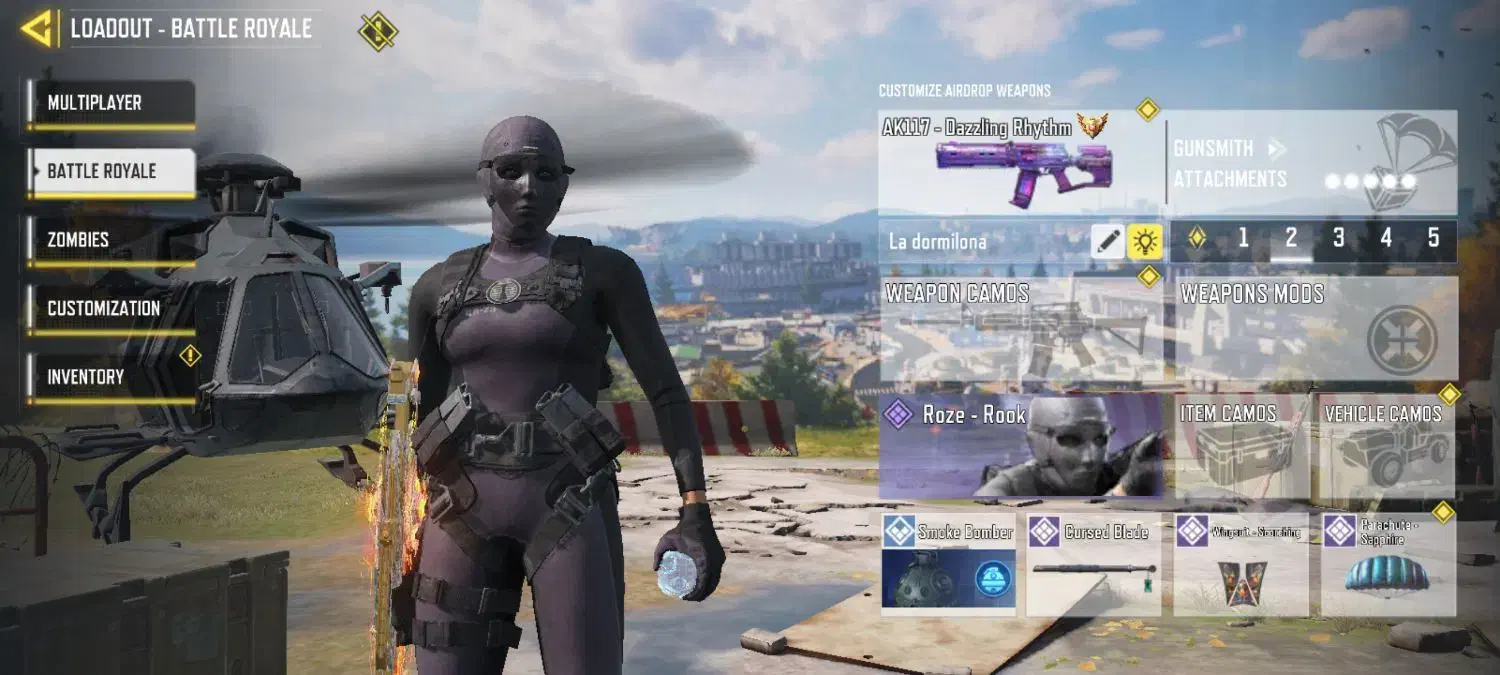The image size is (1500, 675).
Task: Open Weapon Camos panel
Action: tap(1020, 330)
